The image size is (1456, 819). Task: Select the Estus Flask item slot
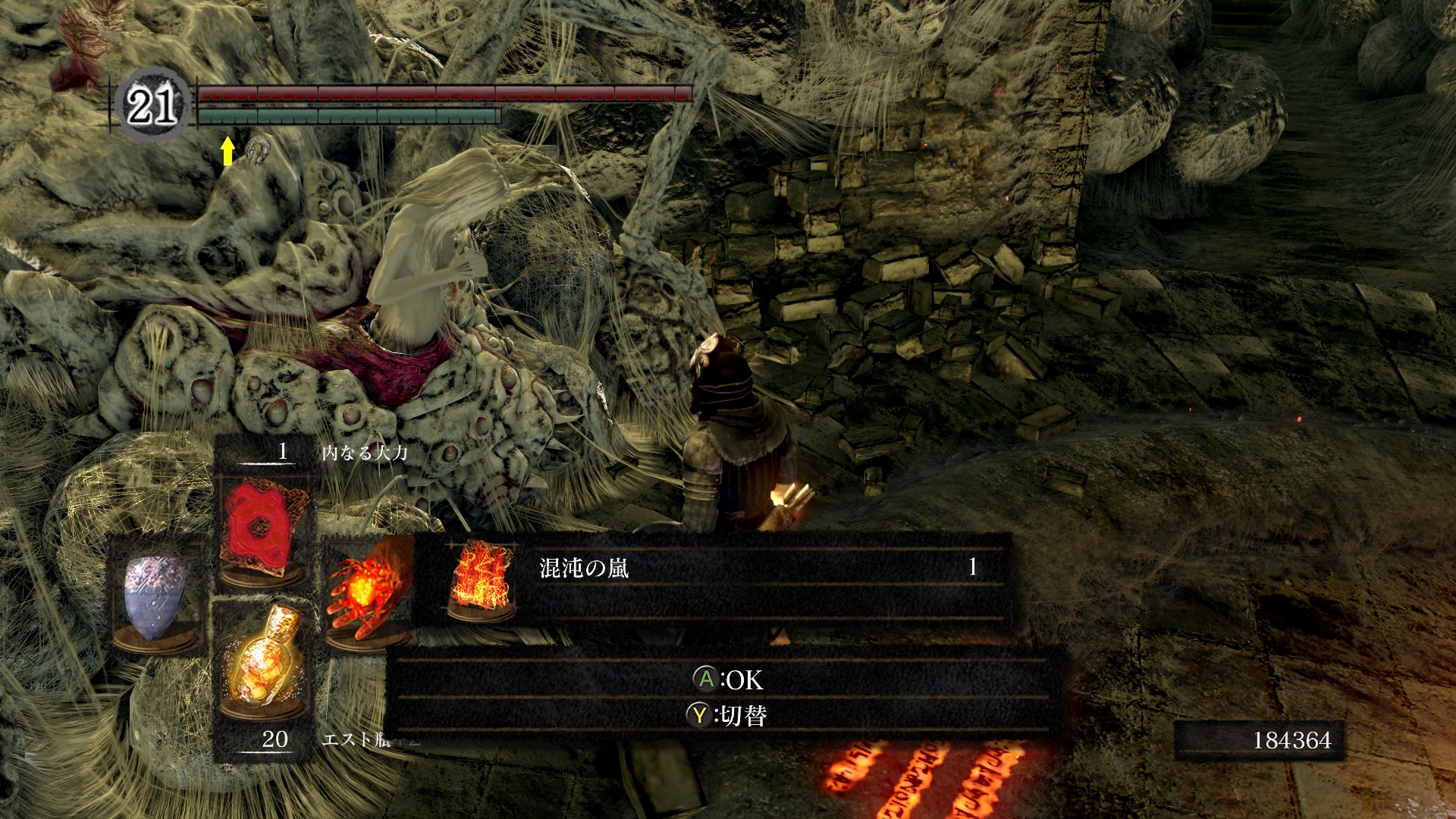[x=262, y=661]
